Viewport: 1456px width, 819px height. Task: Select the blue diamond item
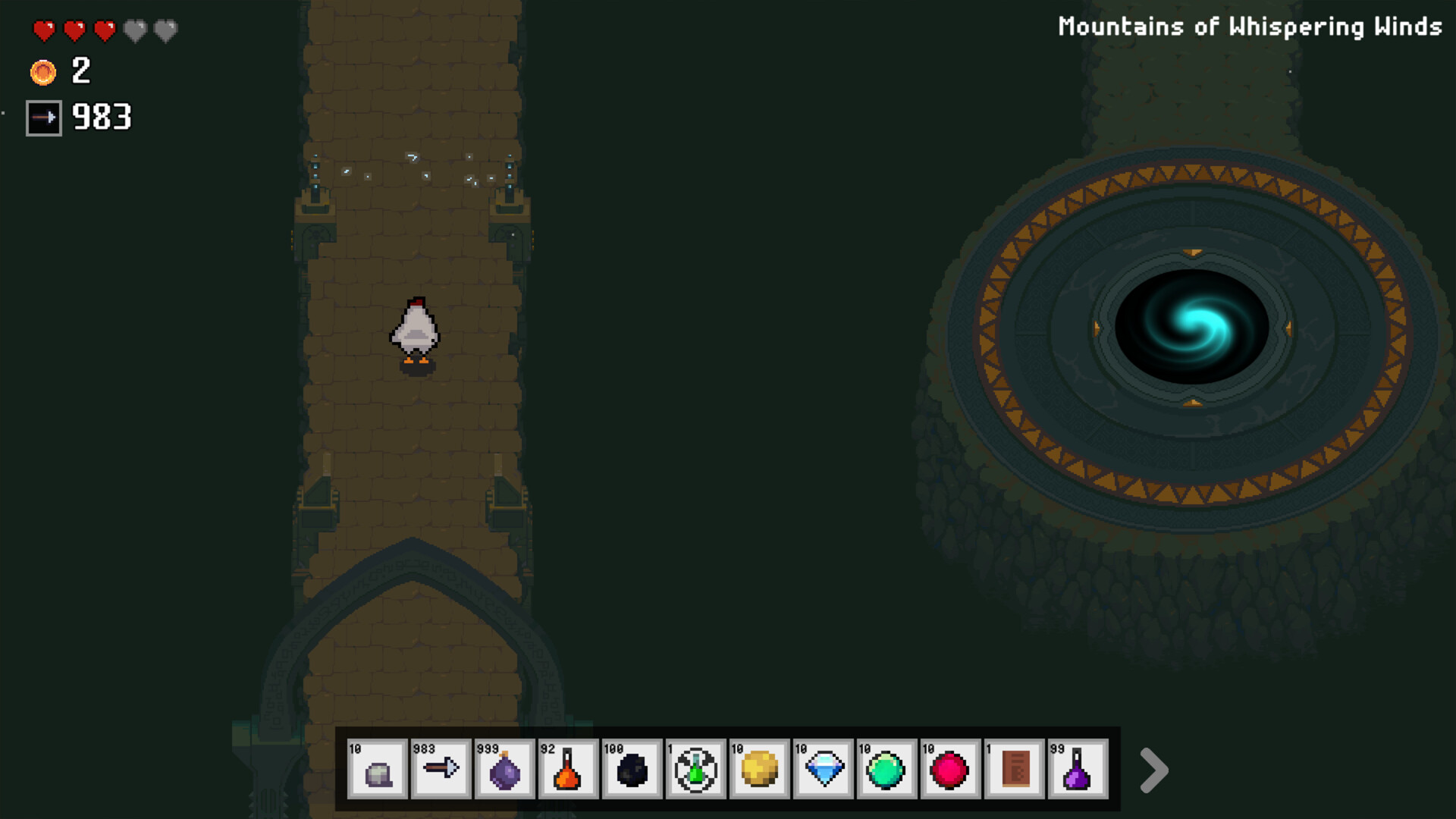pos(823,770)
